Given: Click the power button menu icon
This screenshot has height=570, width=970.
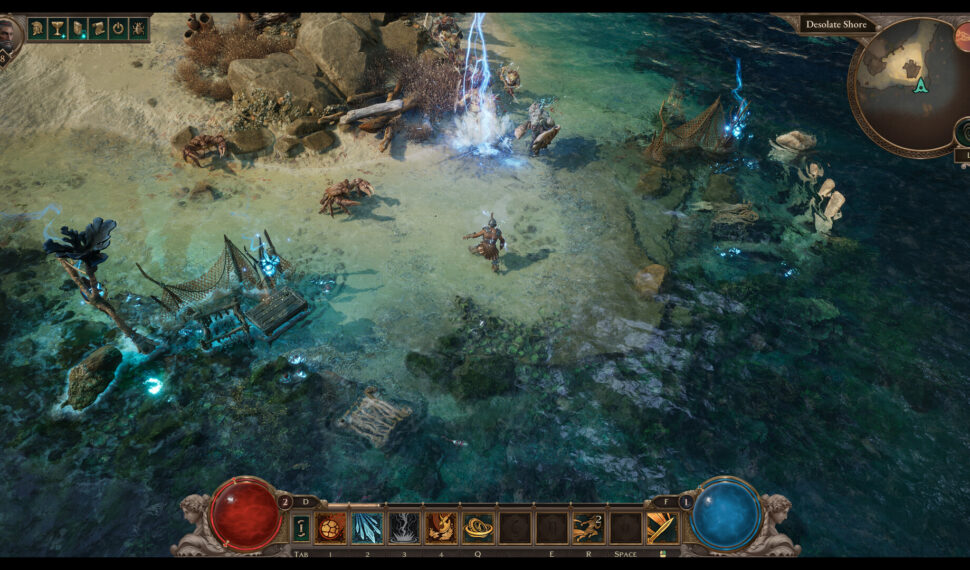Looking at the screenshot, I should pyautogui.click(x=118, y=28).
